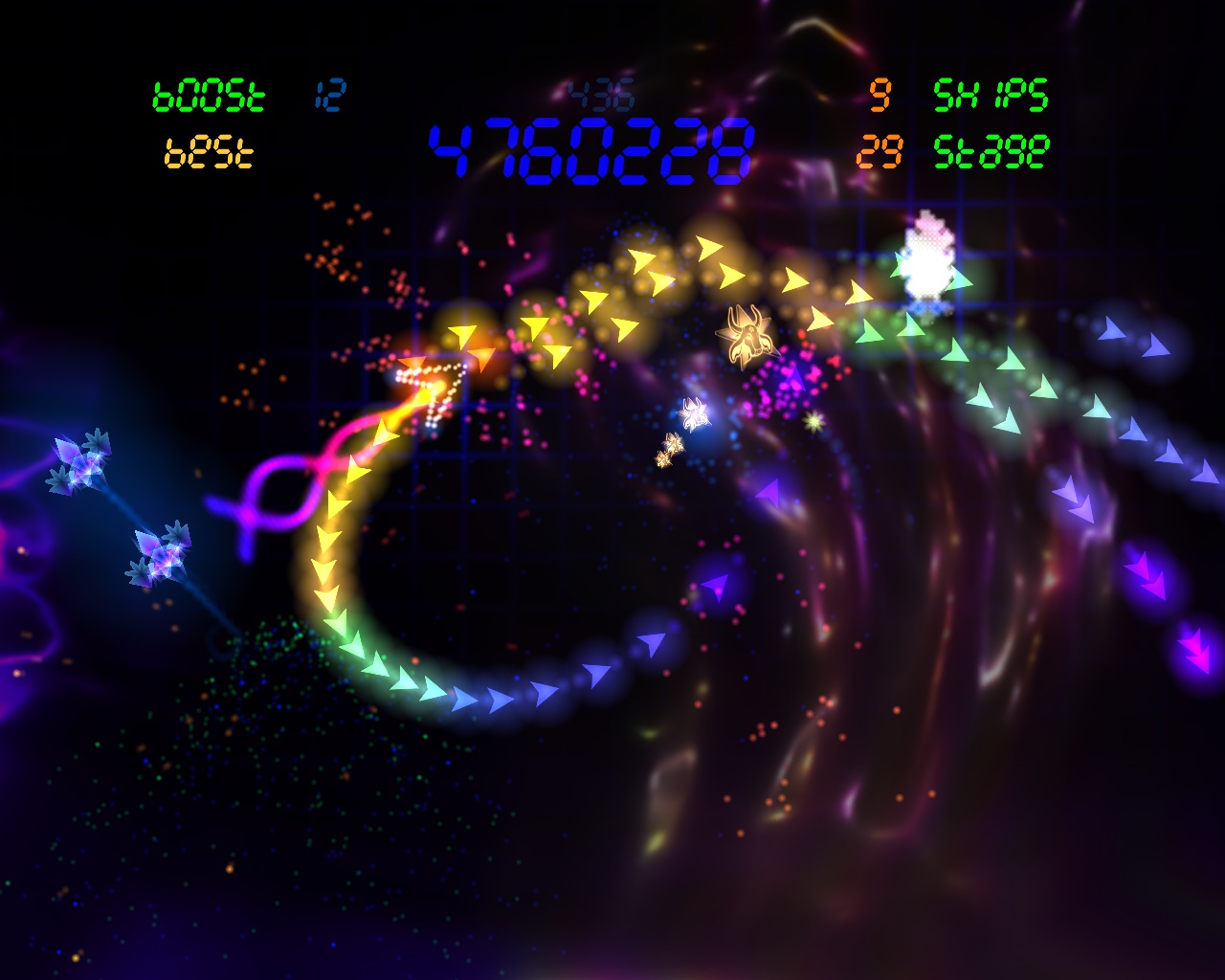Viewport: 1225px width, 980px height.
Task: Toggle the green bOOSt indicator
Action: [209, 94]
